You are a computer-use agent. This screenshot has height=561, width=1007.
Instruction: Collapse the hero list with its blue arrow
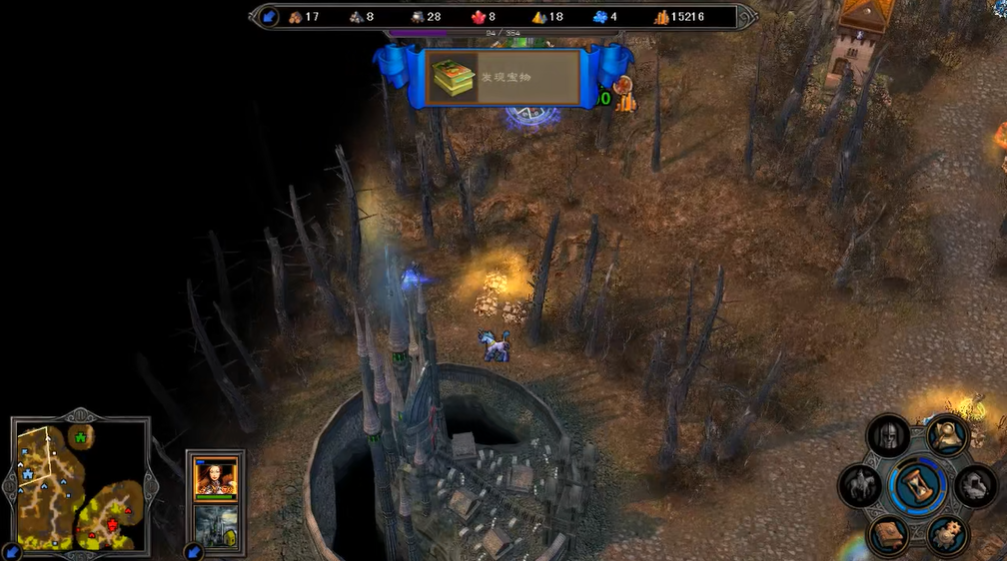[x=194, y=551]
